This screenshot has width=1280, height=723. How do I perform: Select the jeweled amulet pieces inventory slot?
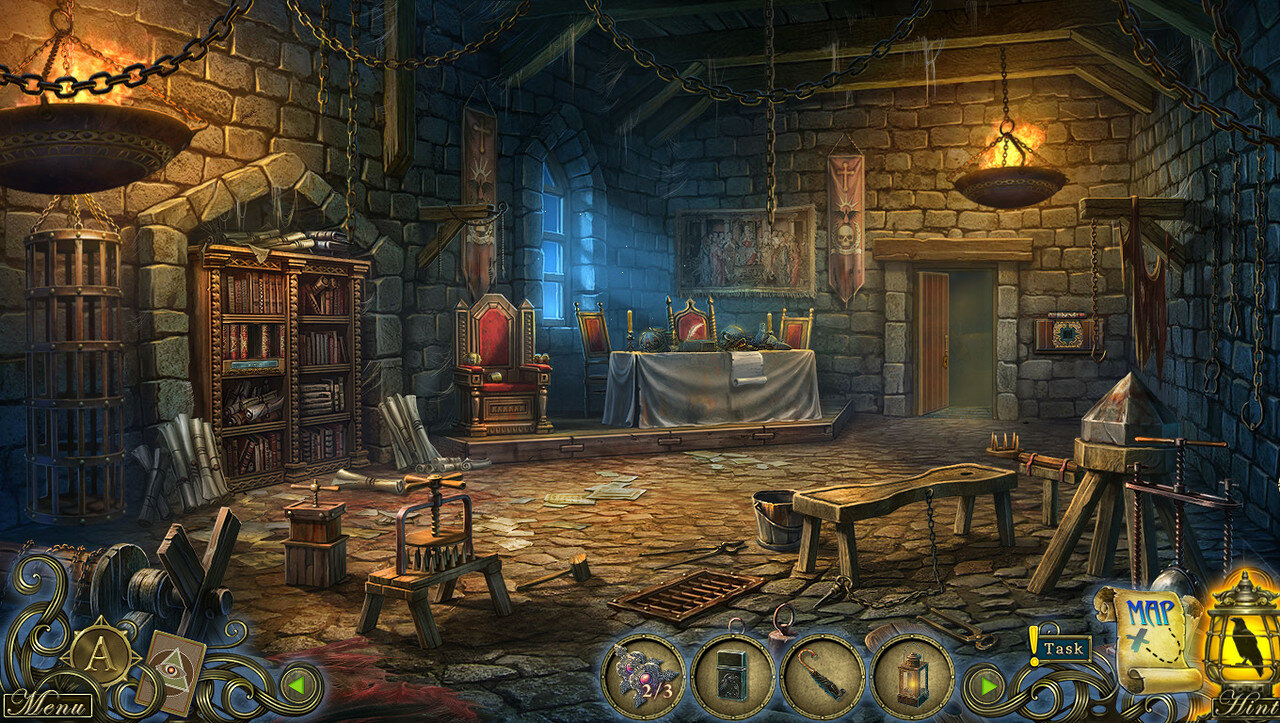pyautogui.click(x=643, y=677)
